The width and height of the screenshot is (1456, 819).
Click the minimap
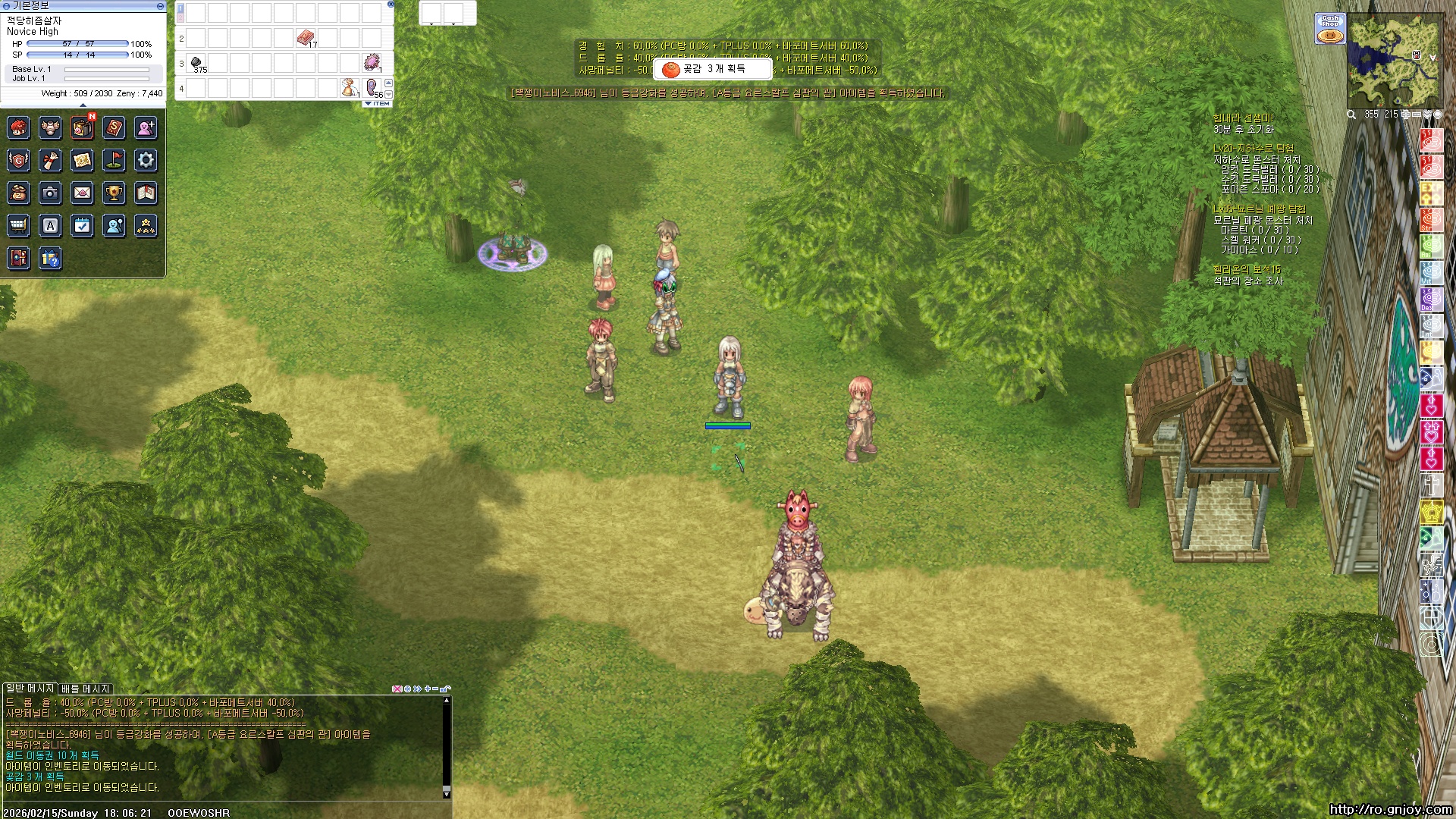pyautogui.click(x=1394, y=61)
